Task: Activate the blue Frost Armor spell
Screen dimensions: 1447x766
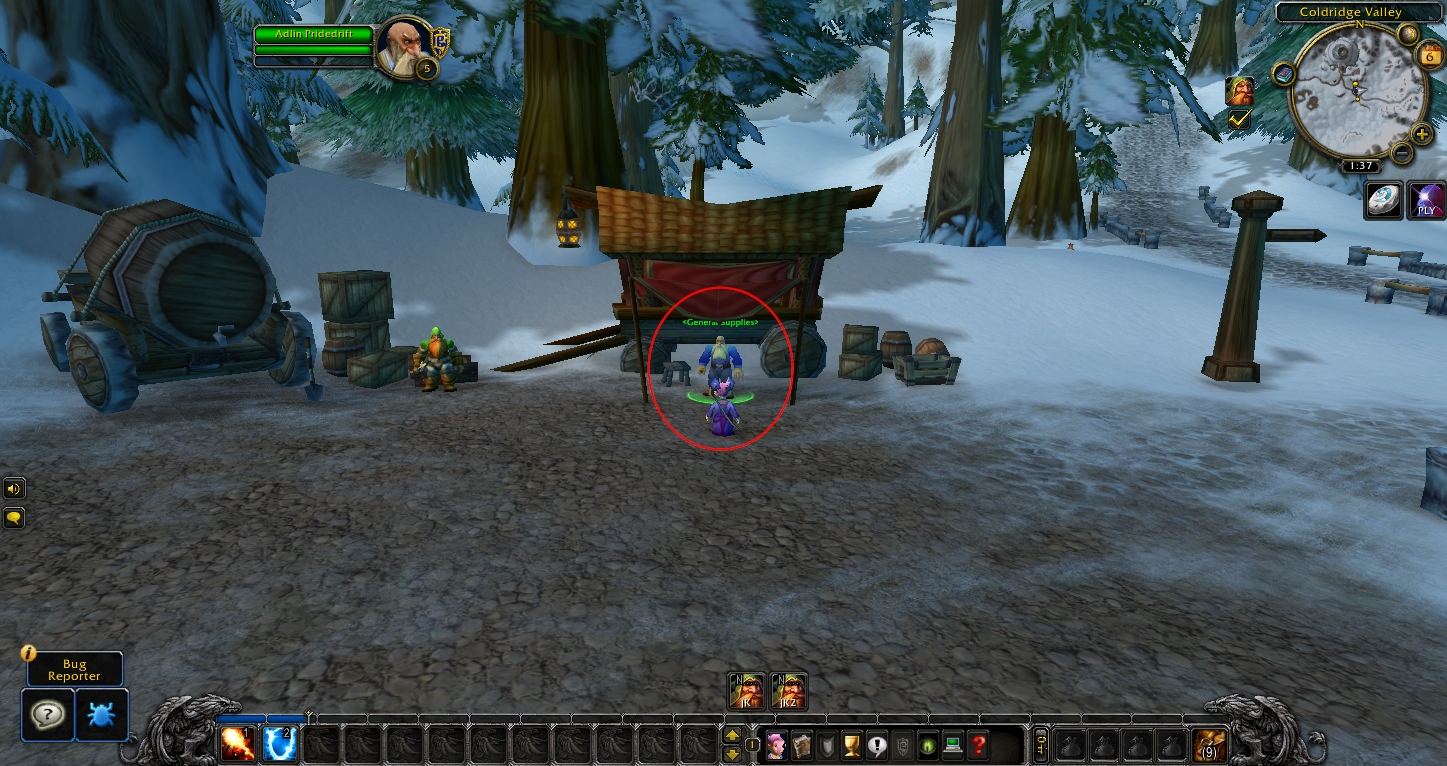Action: 281,743
